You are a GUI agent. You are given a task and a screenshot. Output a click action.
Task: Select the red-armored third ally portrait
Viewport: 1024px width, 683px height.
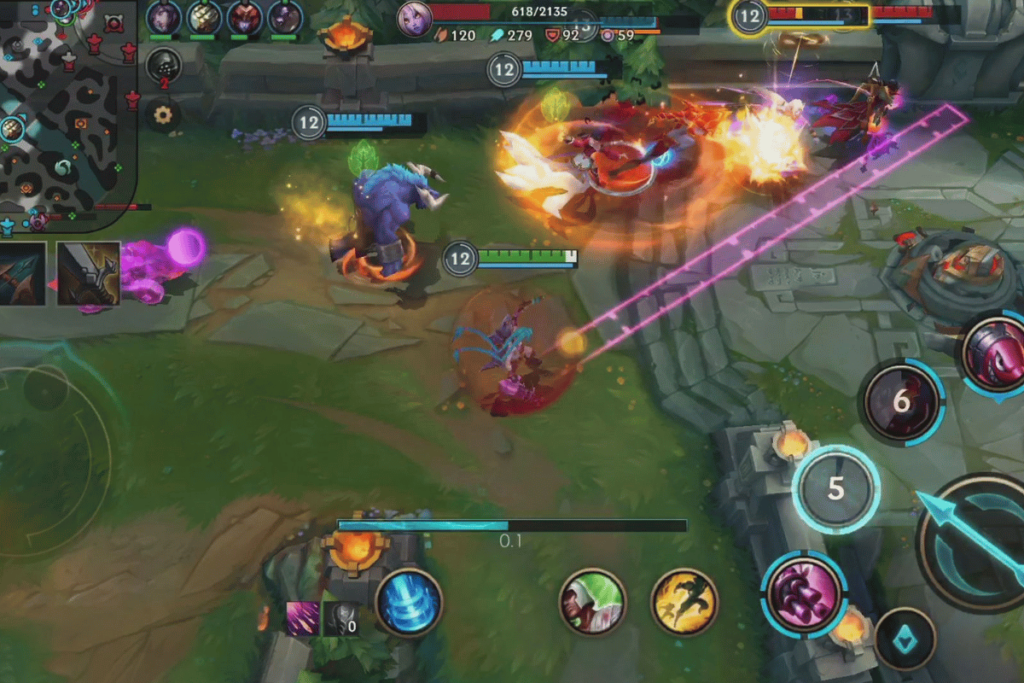[244, 18]
